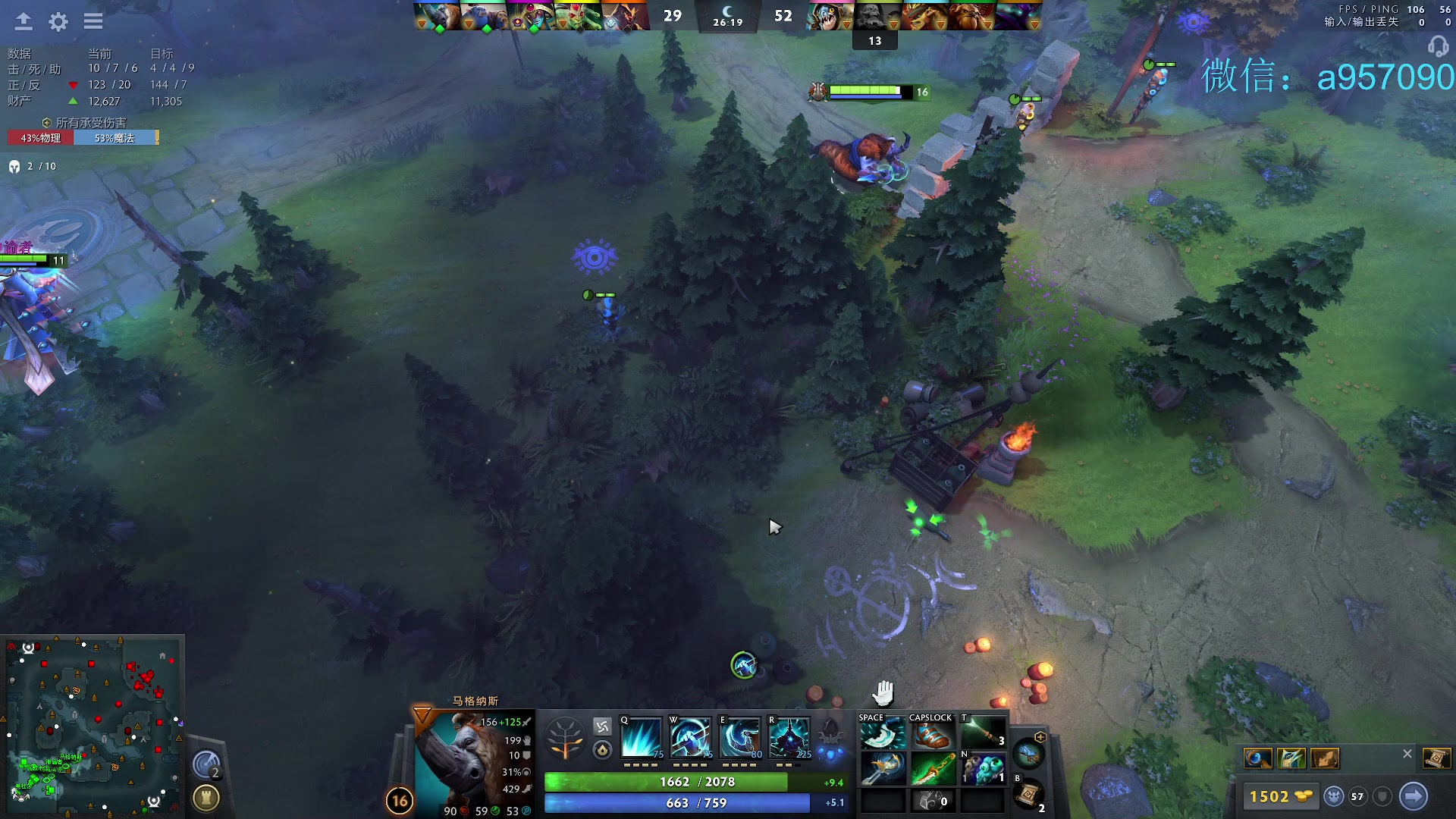1456x819 pixels.
Task: Open the shop via gold counter
Action: point(1280,796)
